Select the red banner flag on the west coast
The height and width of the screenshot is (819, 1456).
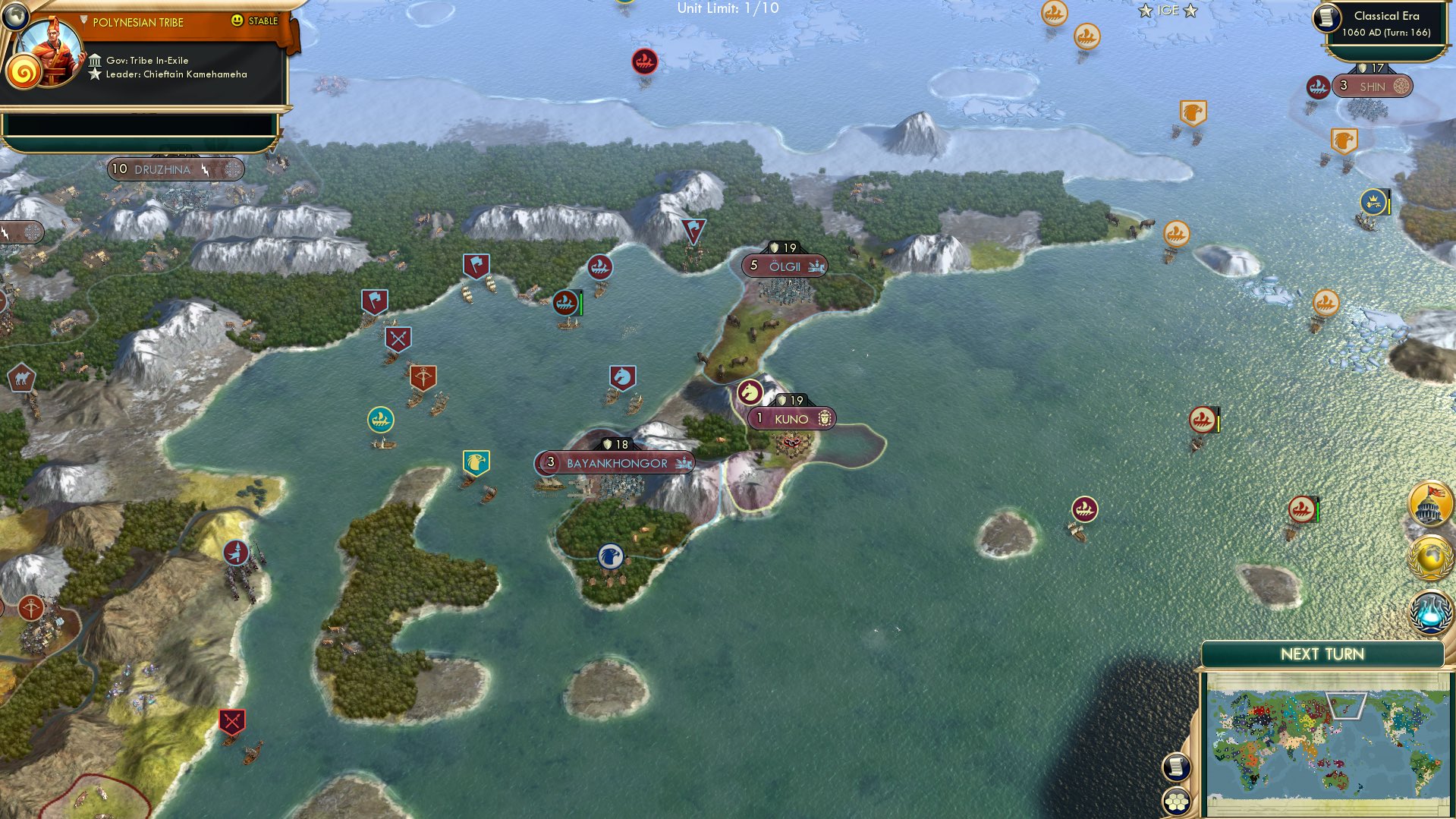click(x=373, y=299)
